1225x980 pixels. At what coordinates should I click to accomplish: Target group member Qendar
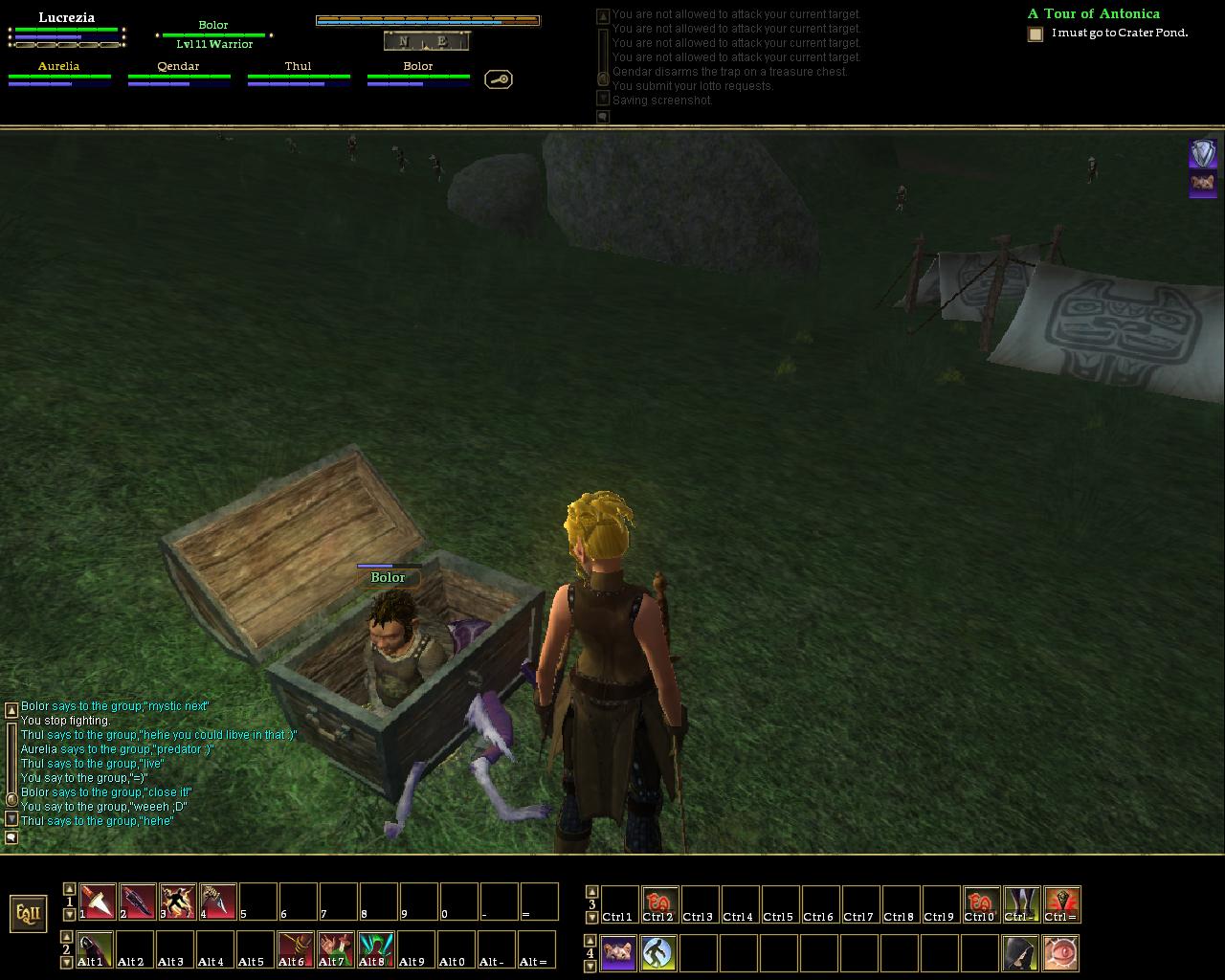coord(179,67)
